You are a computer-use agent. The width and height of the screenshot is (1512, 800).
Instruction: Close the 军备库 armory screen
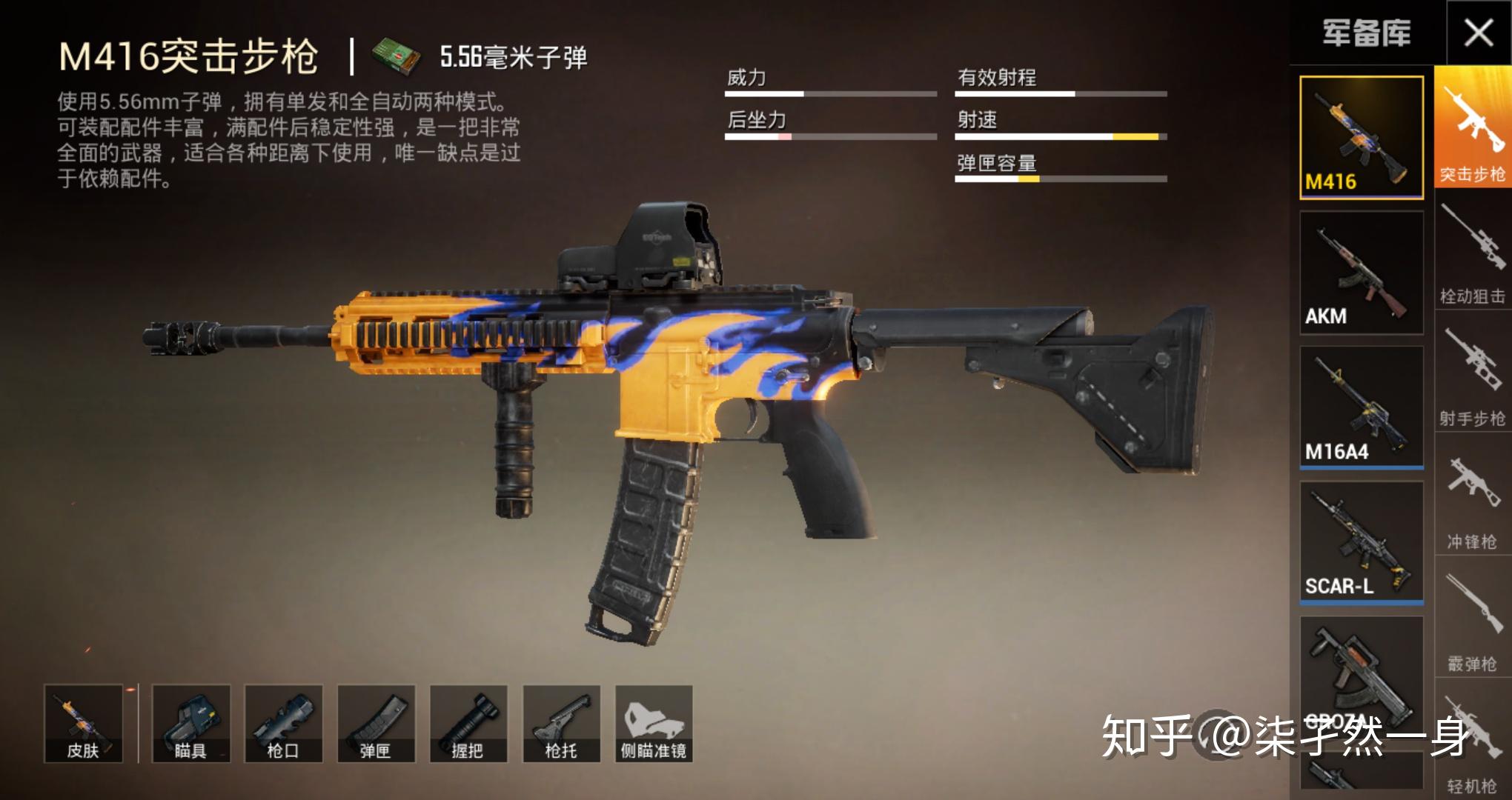coord(1480,31)
